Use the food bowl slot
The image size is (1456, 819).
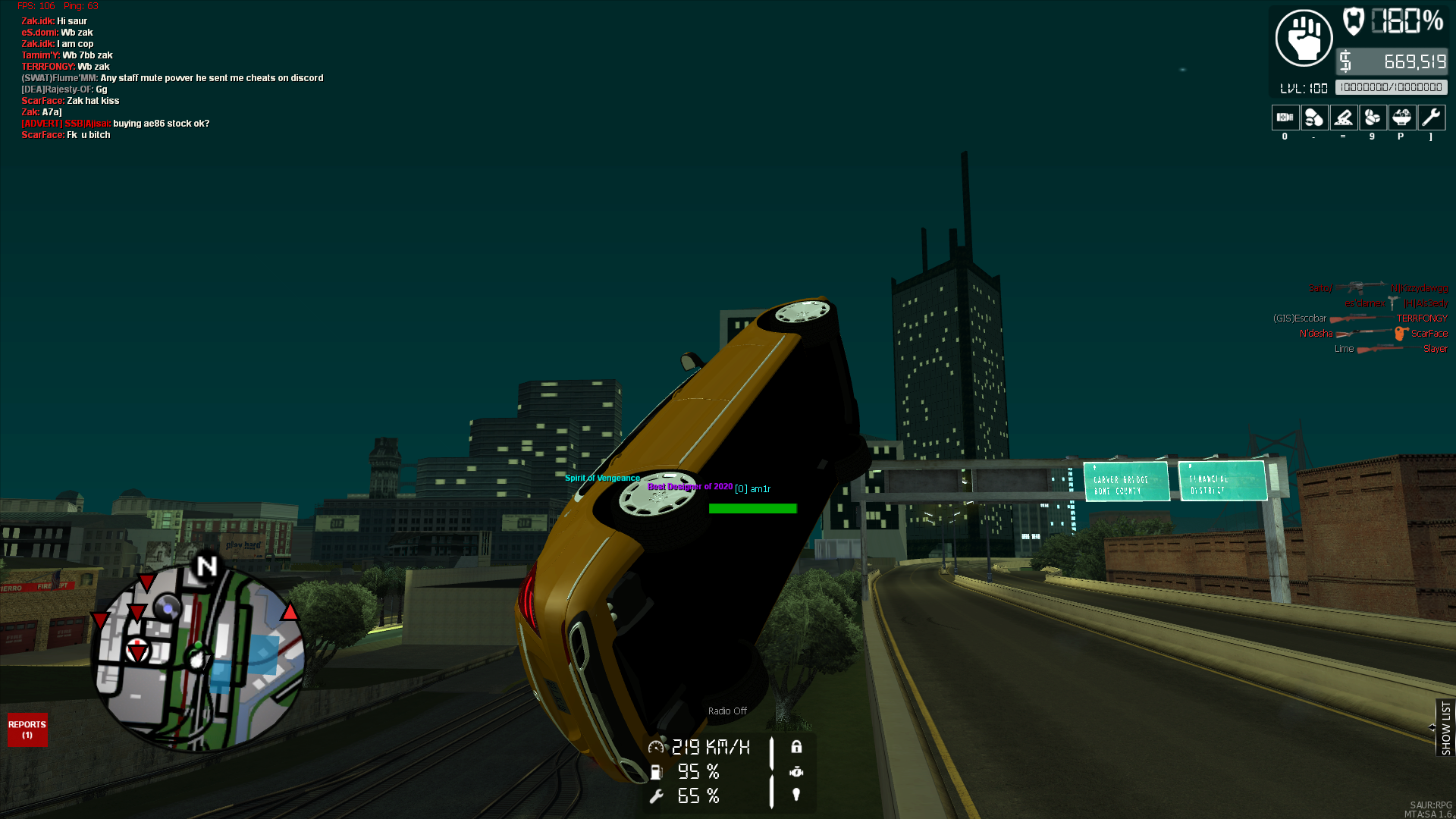(x=1401, y=118)
